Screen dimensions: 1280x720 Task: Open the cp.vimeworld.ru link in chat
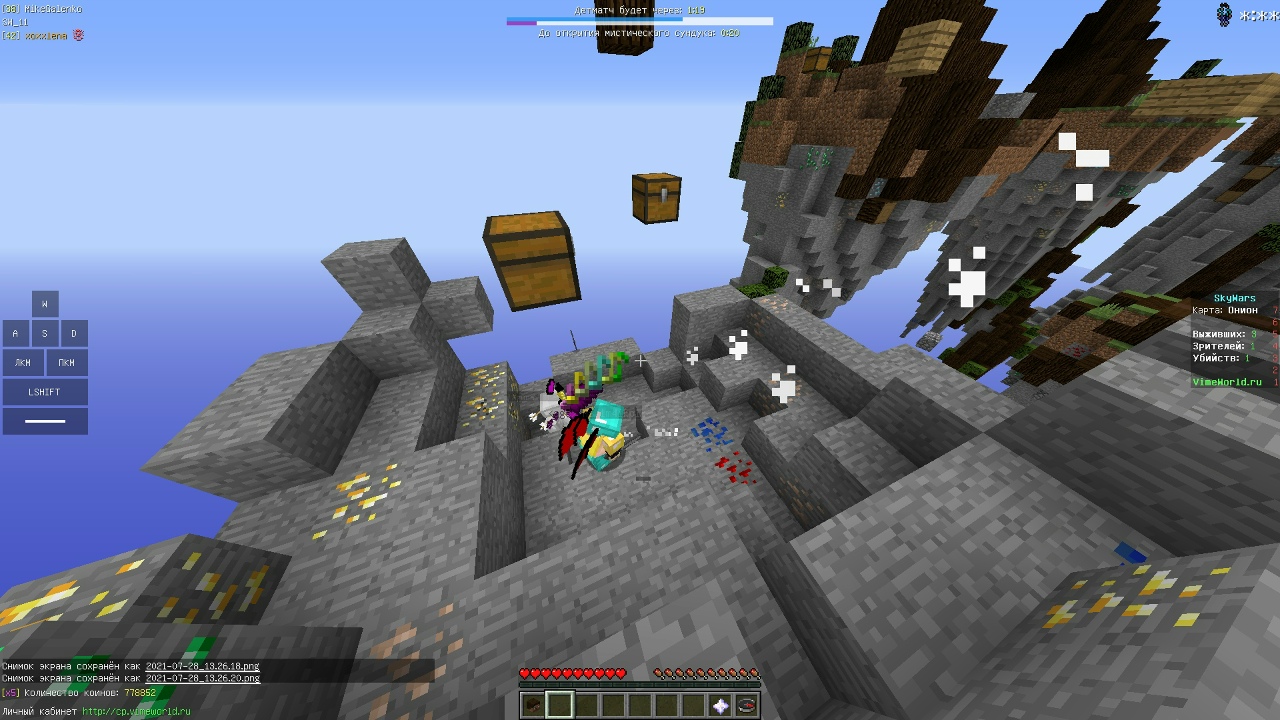tap(136, 712)
